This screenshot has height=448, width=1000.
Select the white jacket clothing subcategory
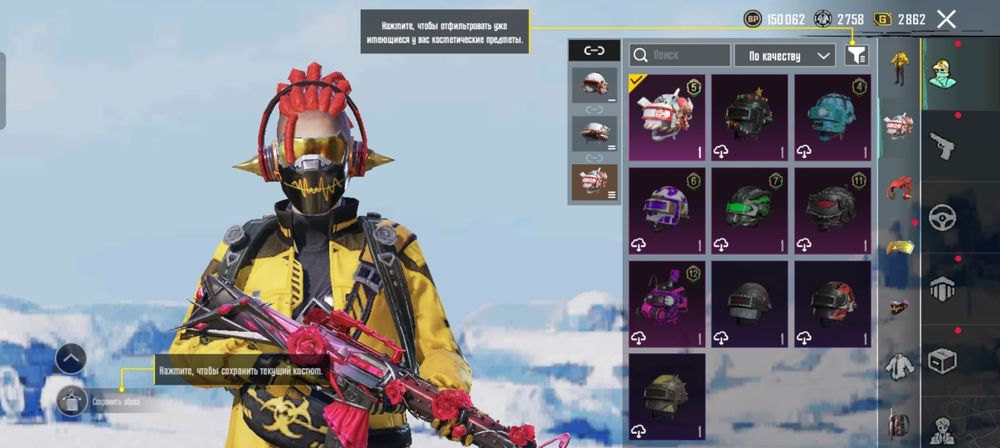pos(899,367)
